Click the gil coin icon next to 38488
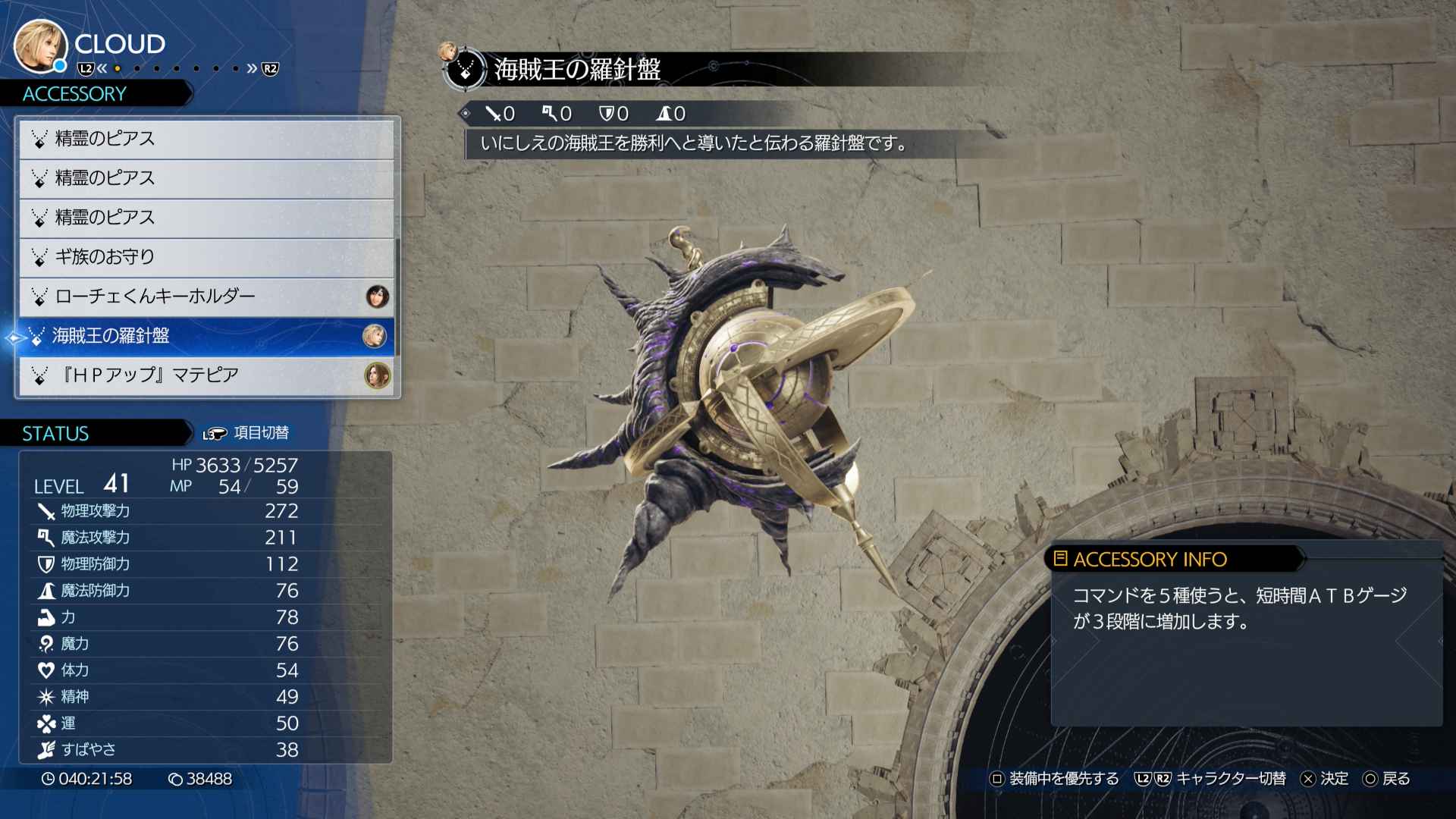The height and width of the screenshot is (819, 1456). click(x=177, y=778)
